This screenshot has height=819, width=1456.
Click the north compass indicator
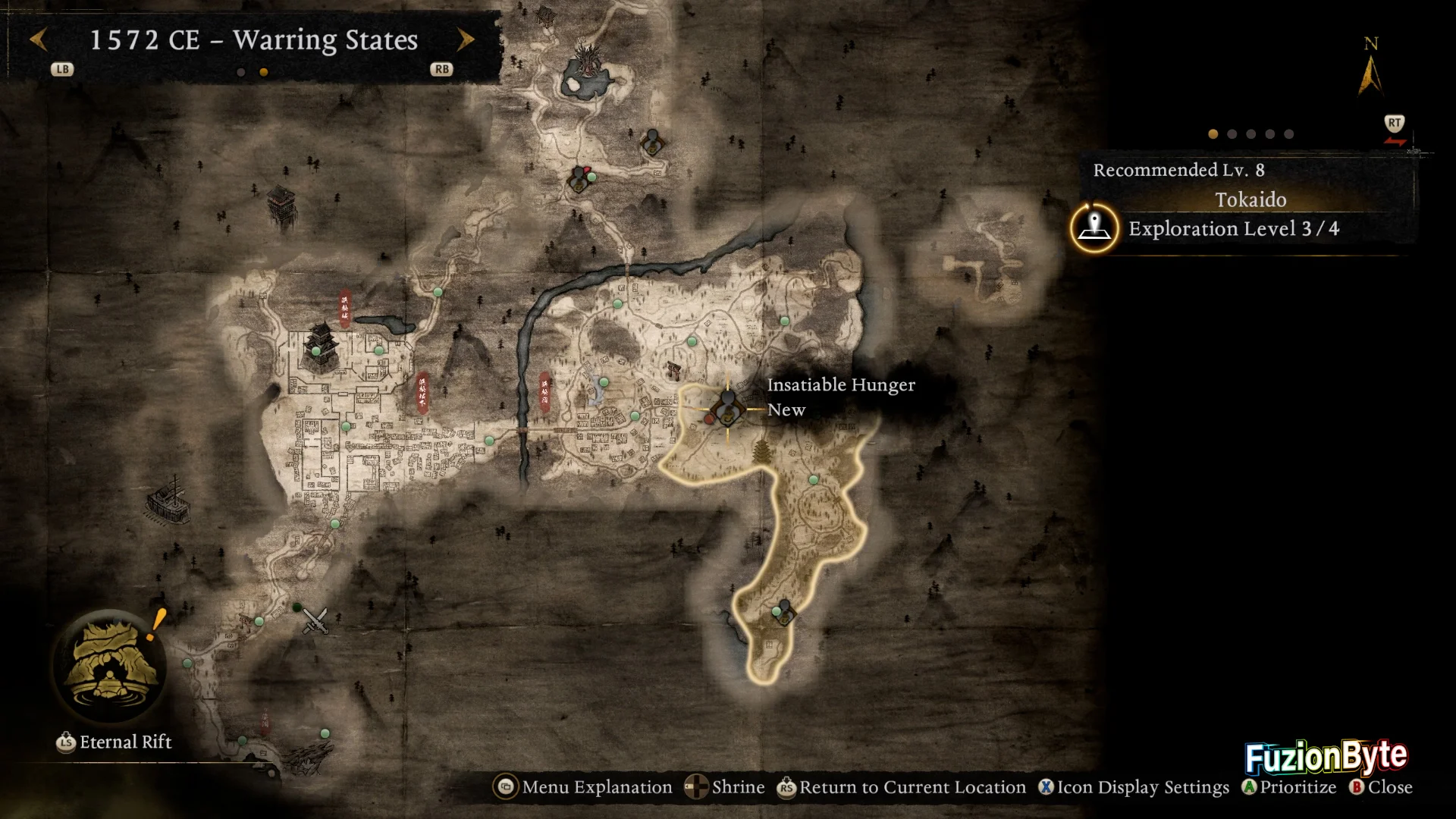coord(1370,70)
